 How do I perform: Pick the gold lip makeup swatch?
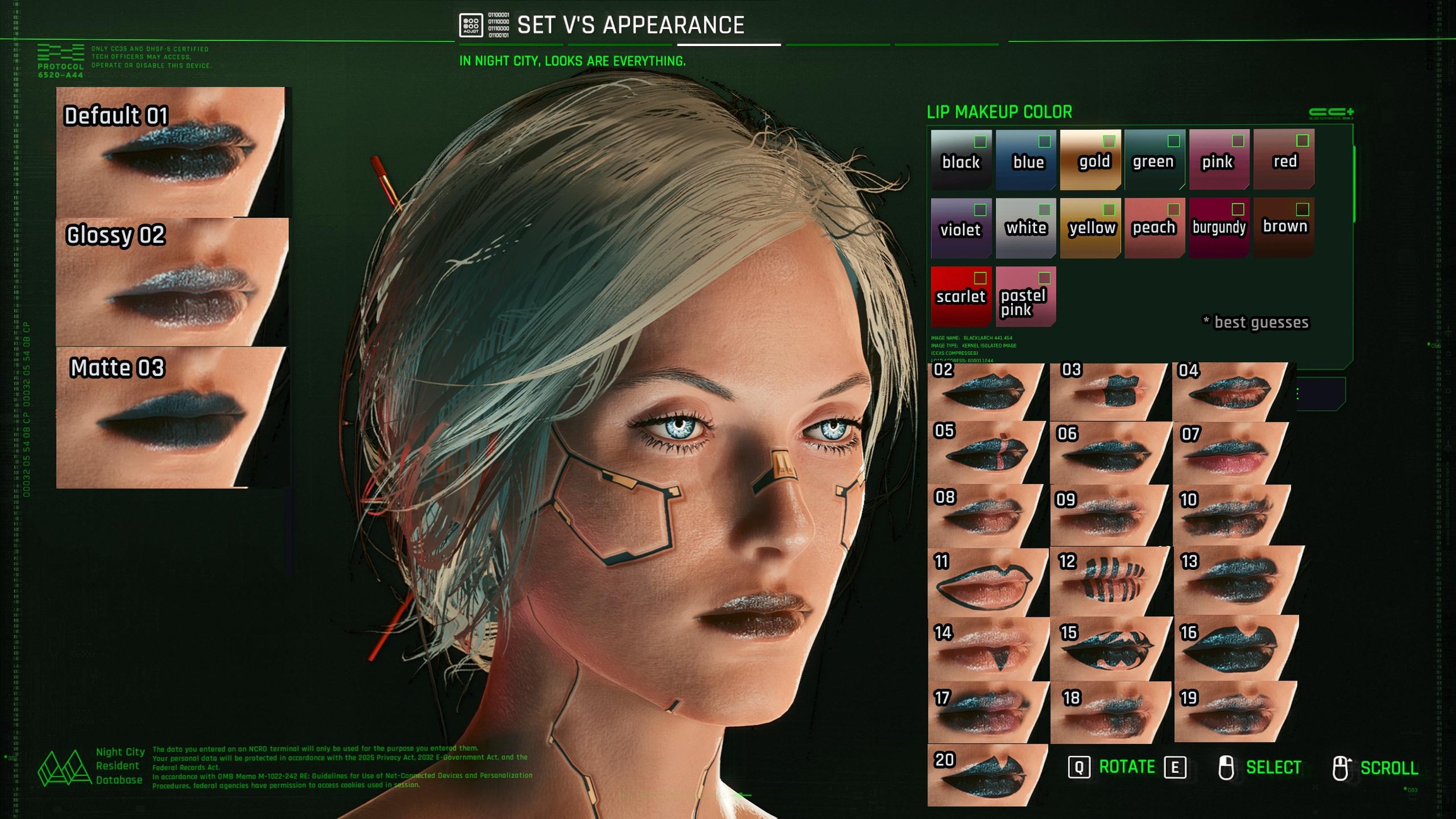1090,160
